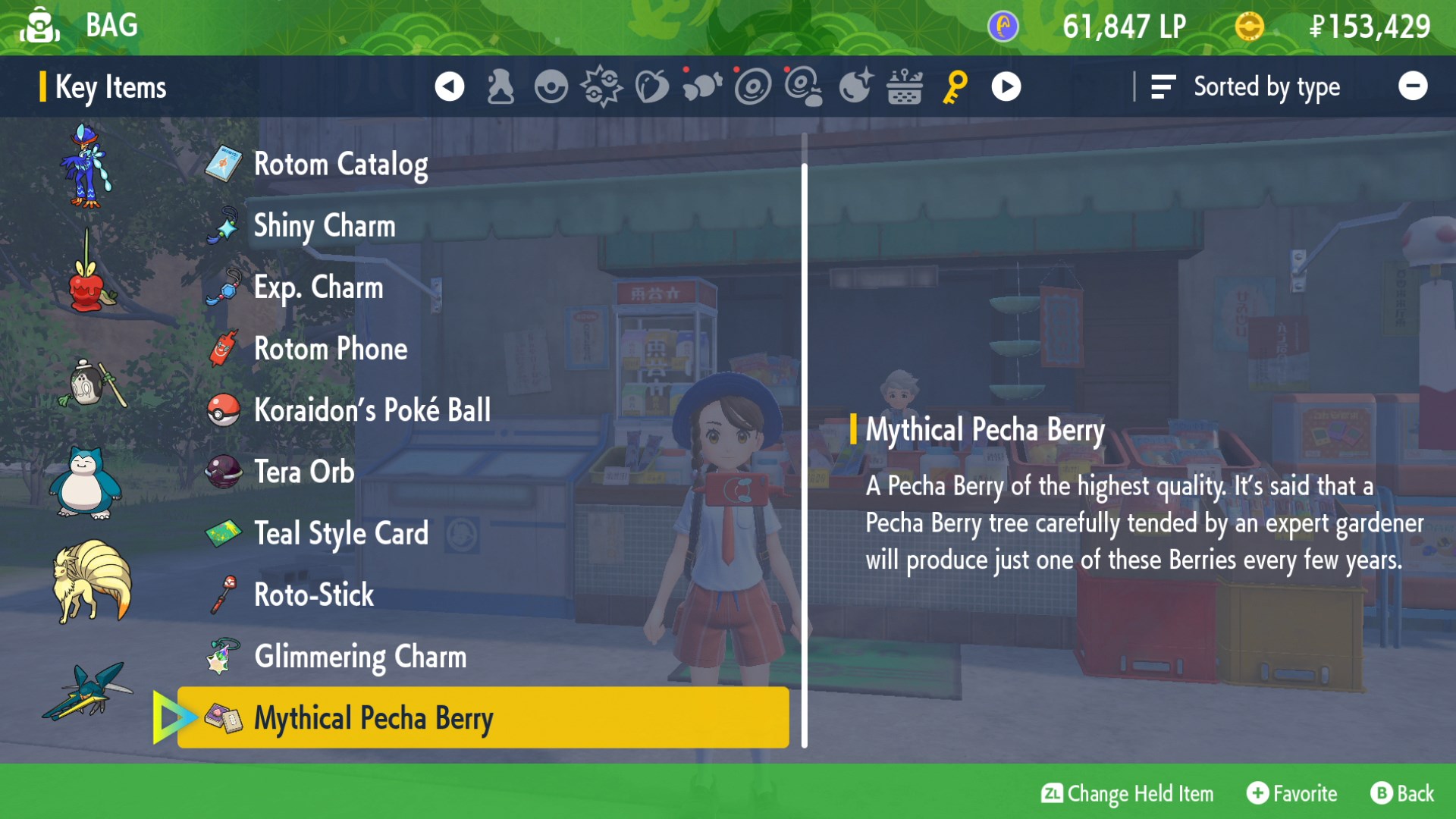The width and height of the screenshot is (1456, 819).
Task: Select the Teal Style Card
Action: pos(341,534)
